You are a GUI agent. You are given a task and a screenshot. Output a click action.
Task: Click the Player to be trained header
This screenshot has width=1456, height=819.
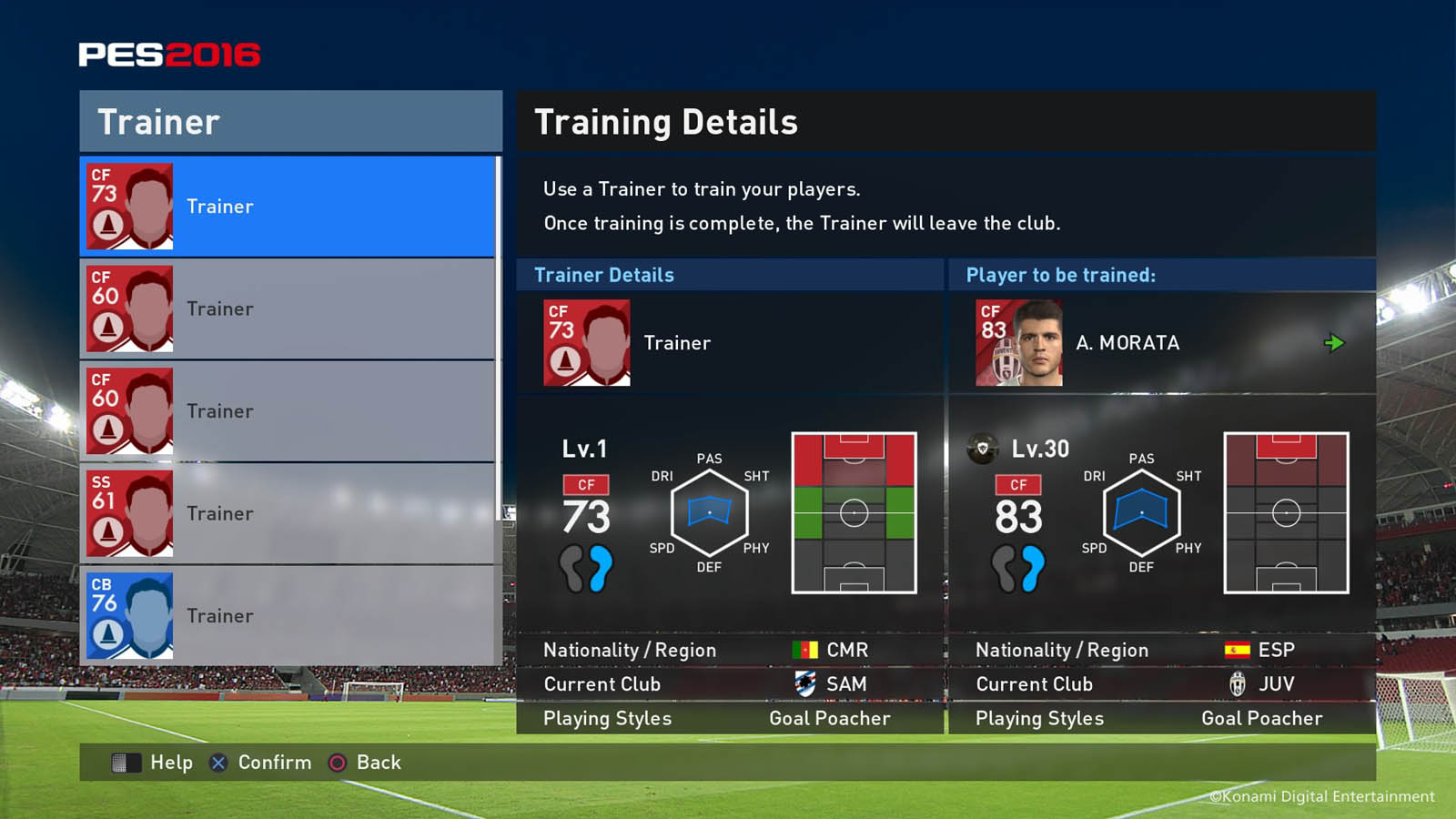click(x=1059, y=274)
